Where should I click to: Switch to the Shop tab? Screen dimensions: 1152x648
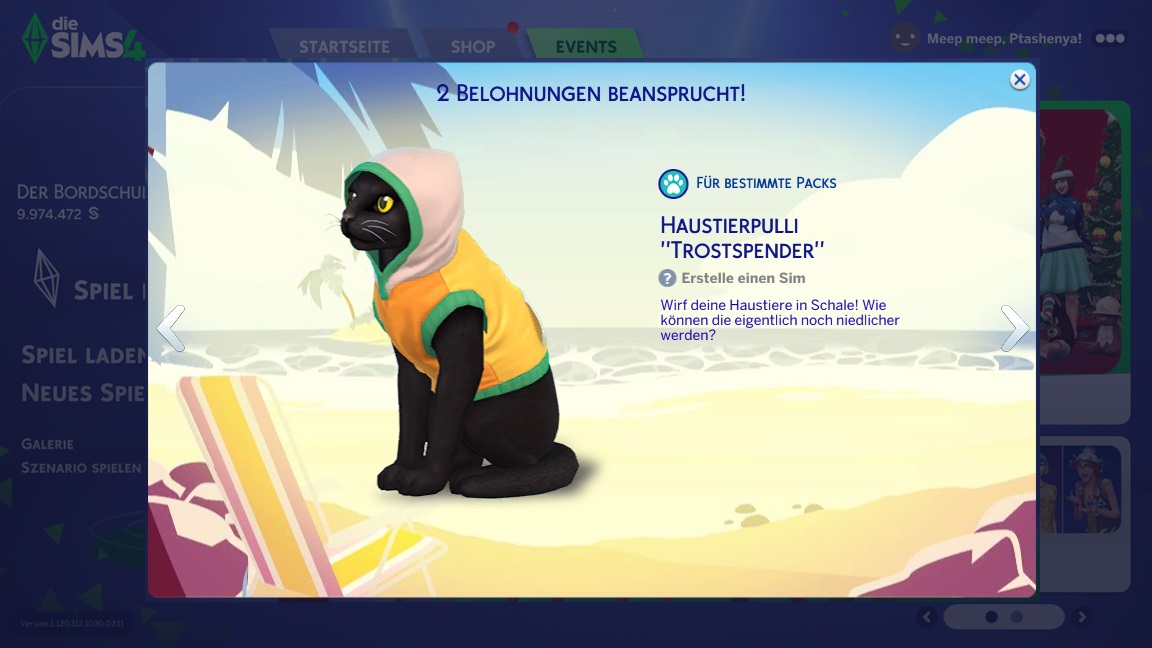tap(472, 47)
